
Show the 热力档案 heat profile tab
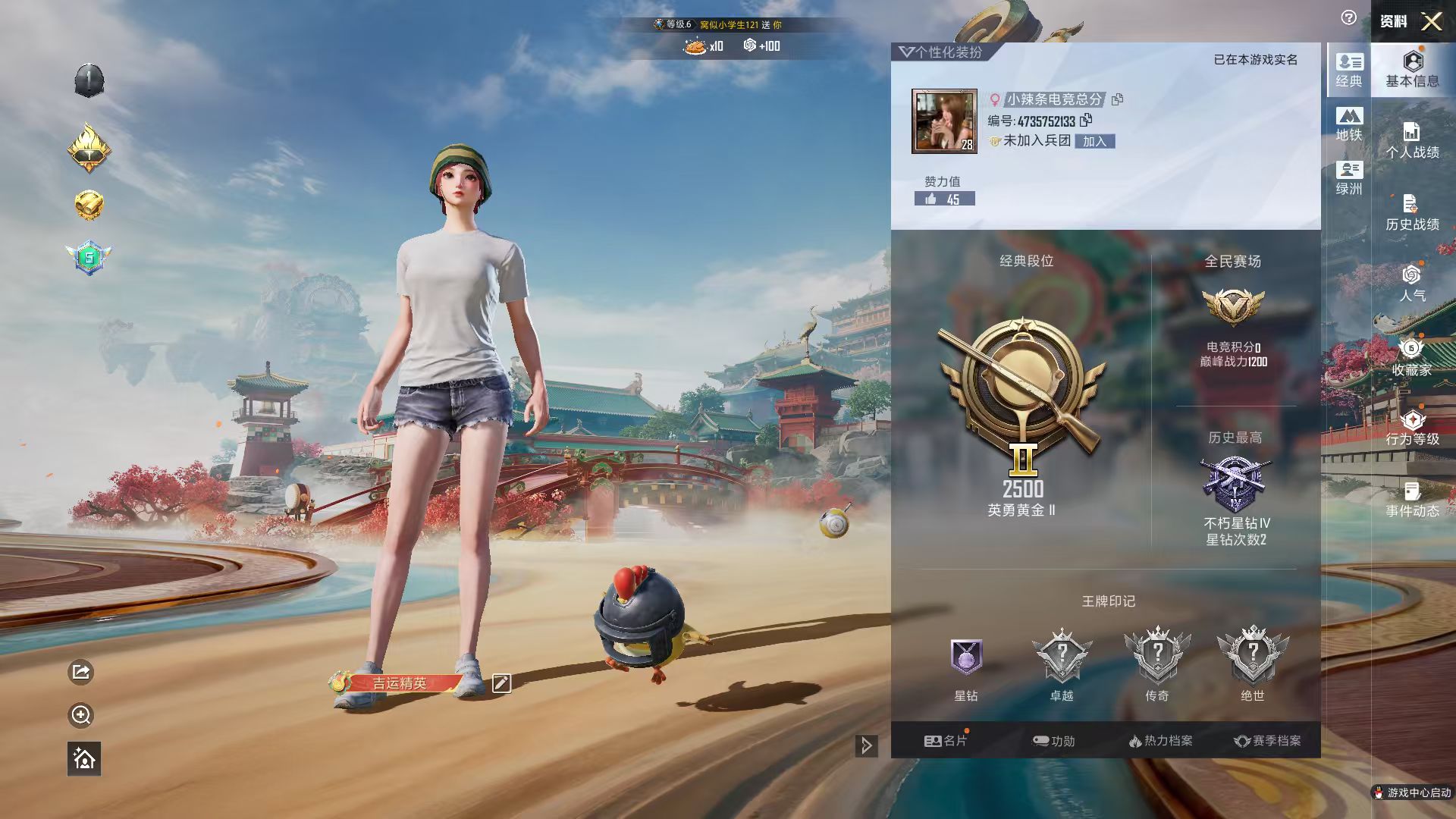(1160, 741)
